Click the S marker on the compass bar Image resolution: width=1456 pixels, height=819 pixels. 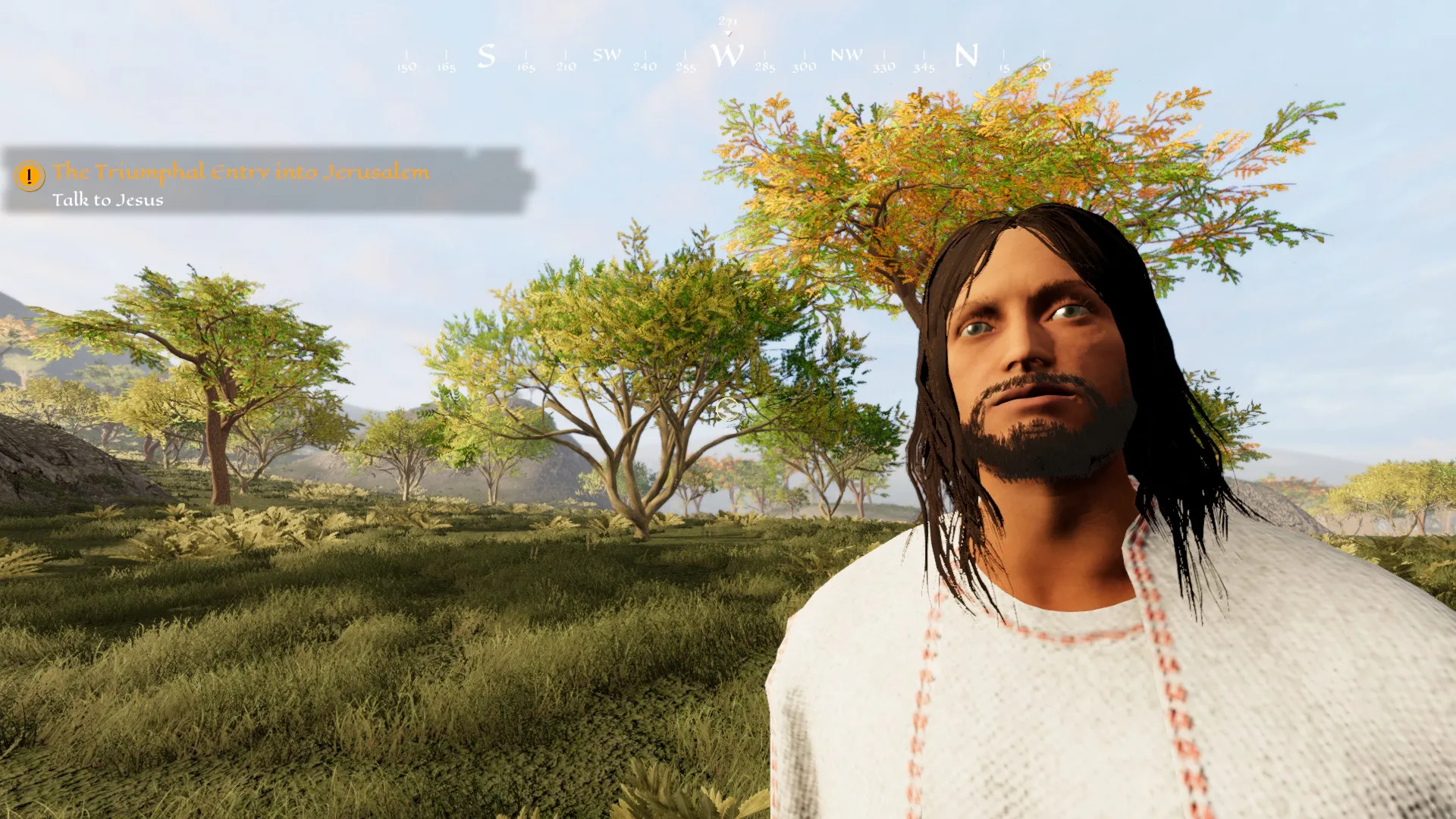(485, 55)
